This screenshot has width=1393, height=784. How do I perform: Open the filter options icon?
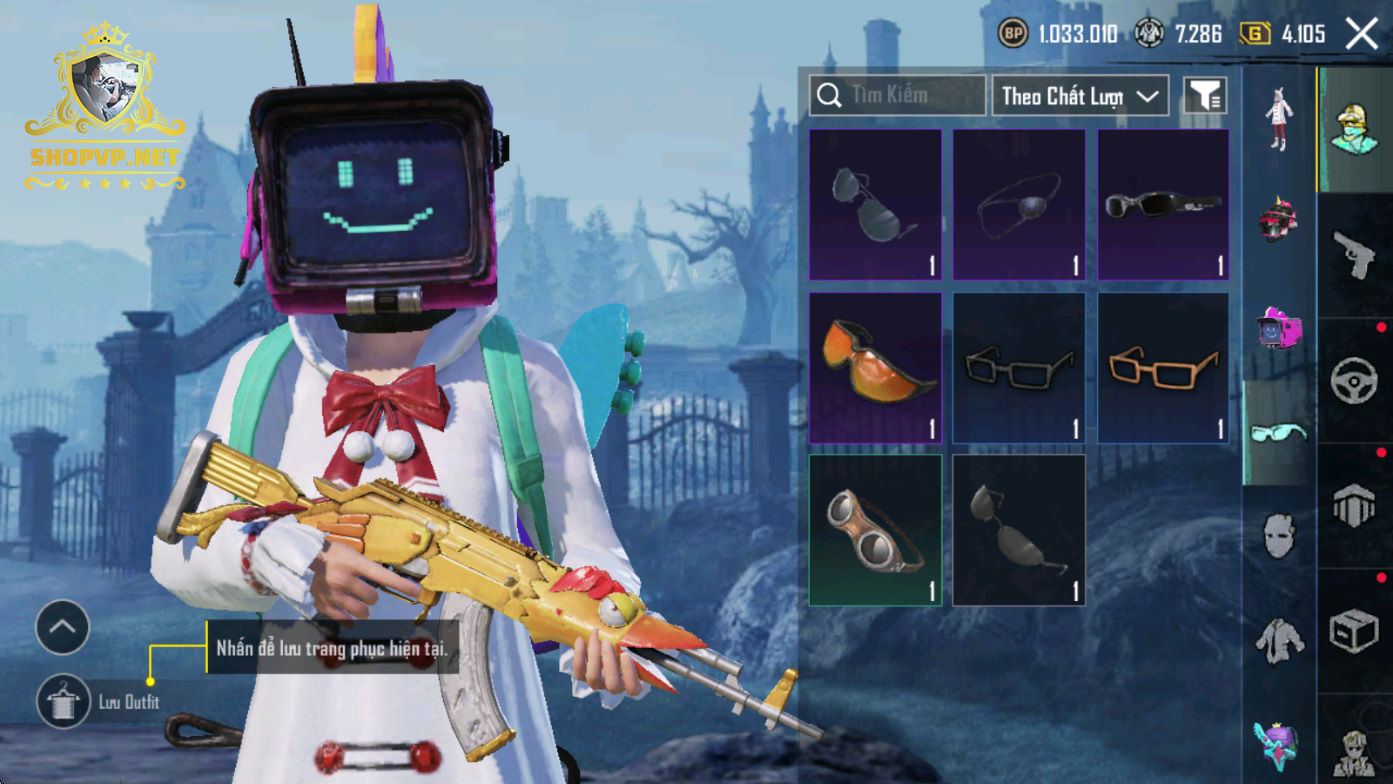point(1205,96)
